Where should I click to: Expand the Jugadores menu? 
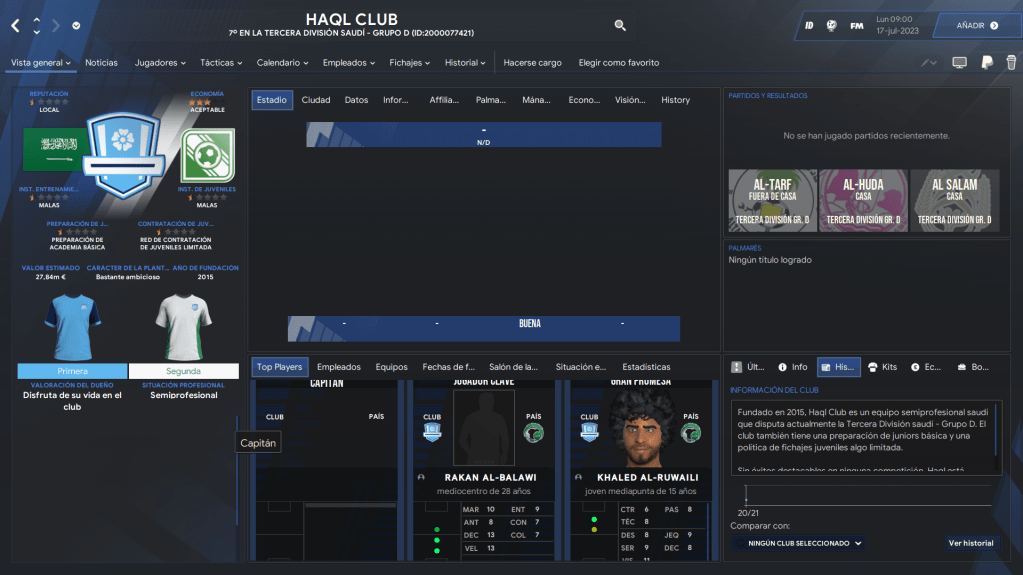click(160, 63)
